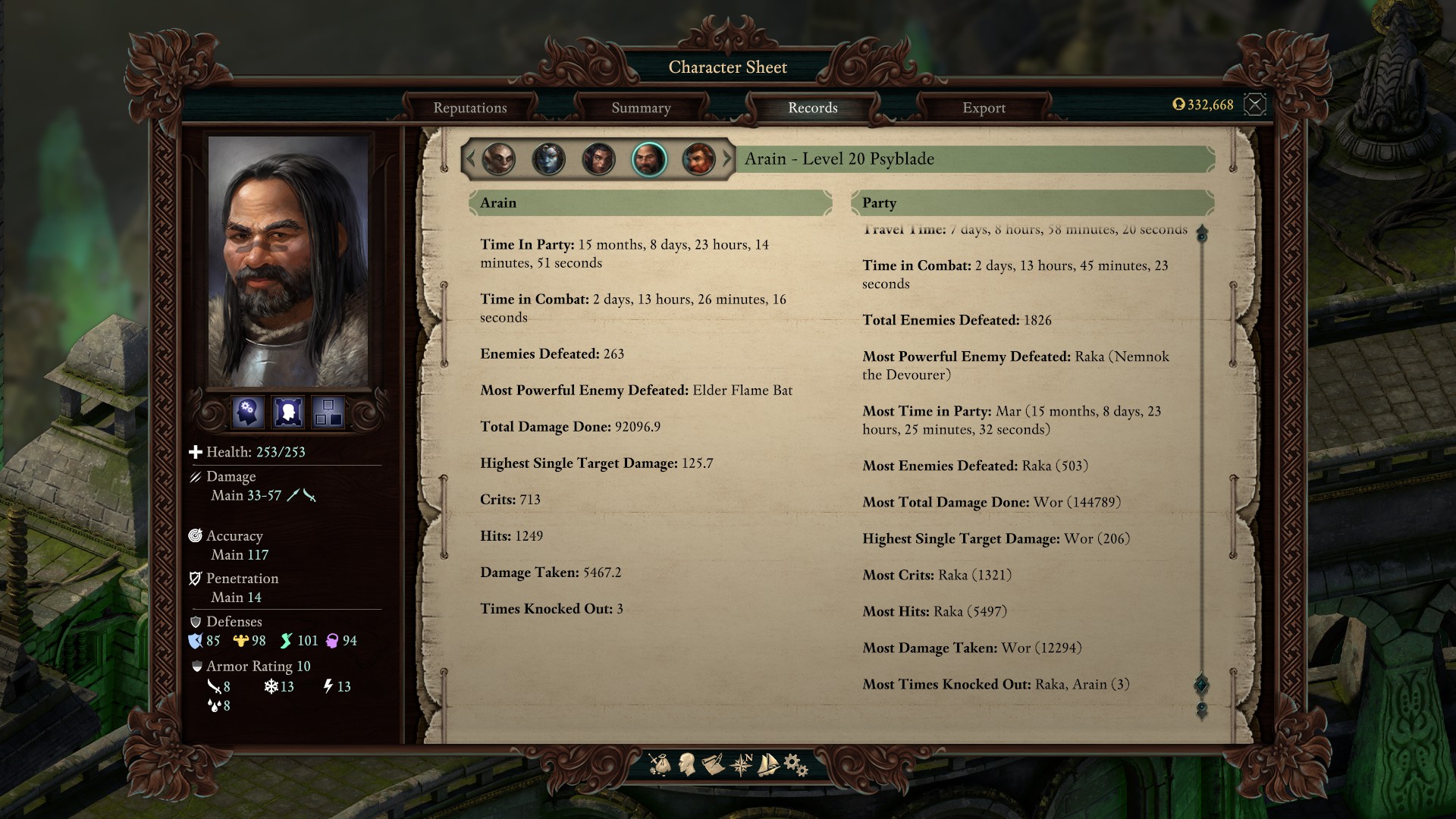1456x819 pixels.
Task: Select Arain's highlighted round portrait
Action: (648, 159)
